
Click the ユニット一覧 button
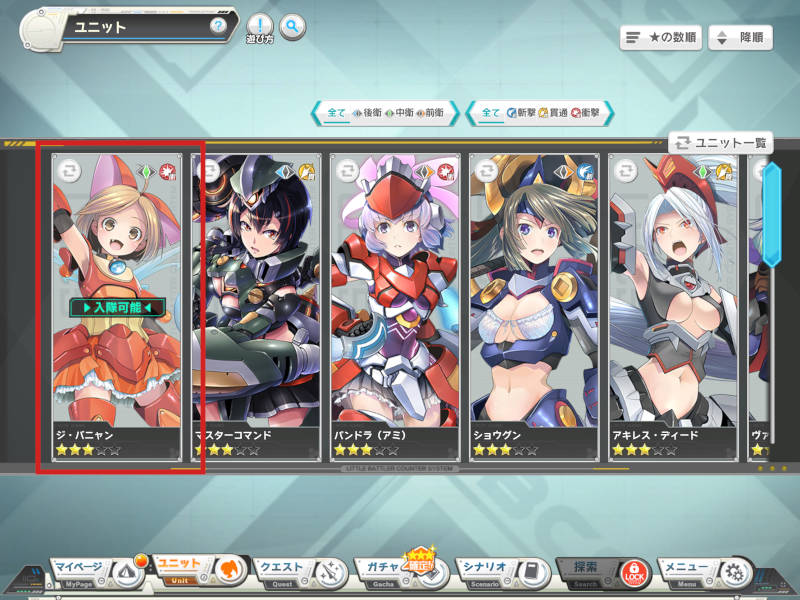pyautogui.click(x=722, y=143)
